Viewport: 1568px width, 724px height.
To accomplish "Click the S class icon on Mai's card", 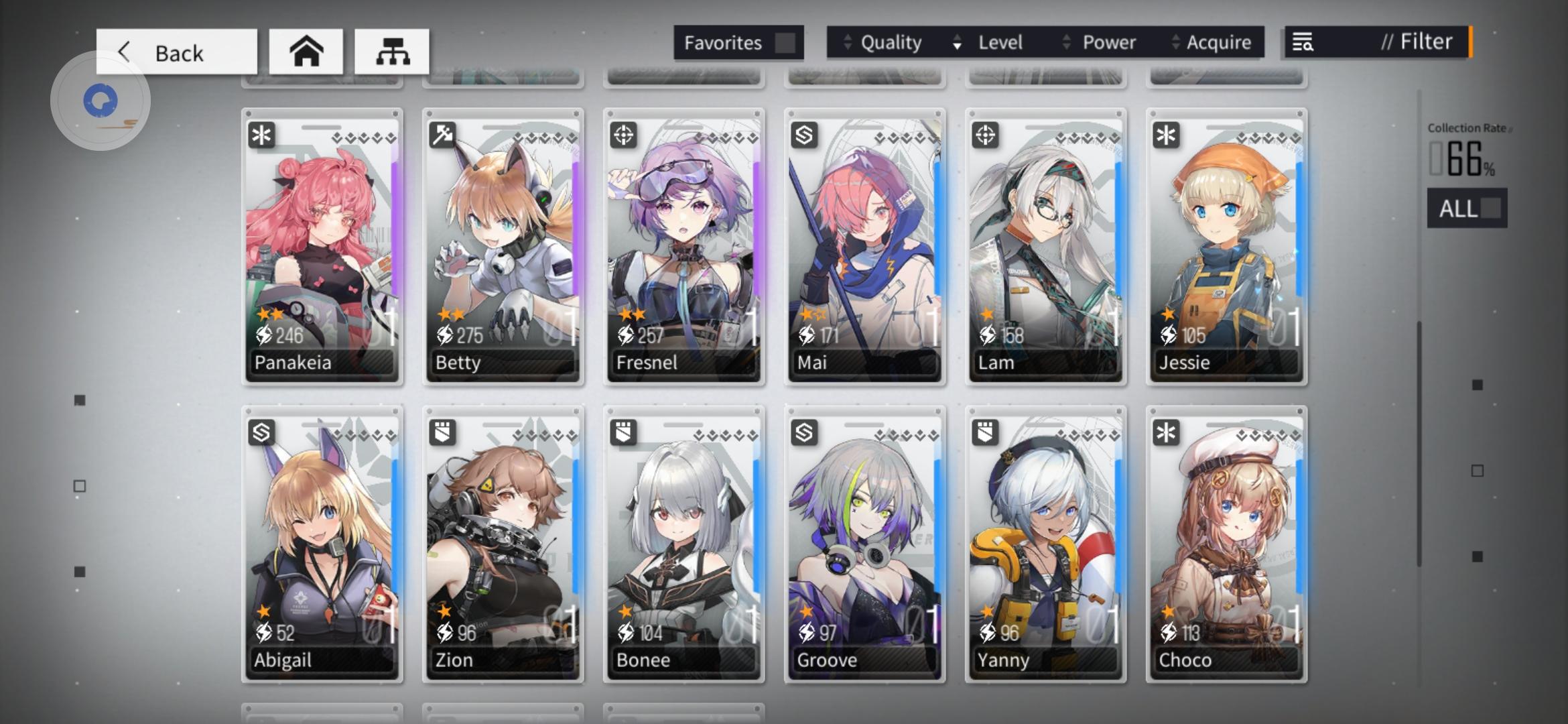I will (803, 135).
